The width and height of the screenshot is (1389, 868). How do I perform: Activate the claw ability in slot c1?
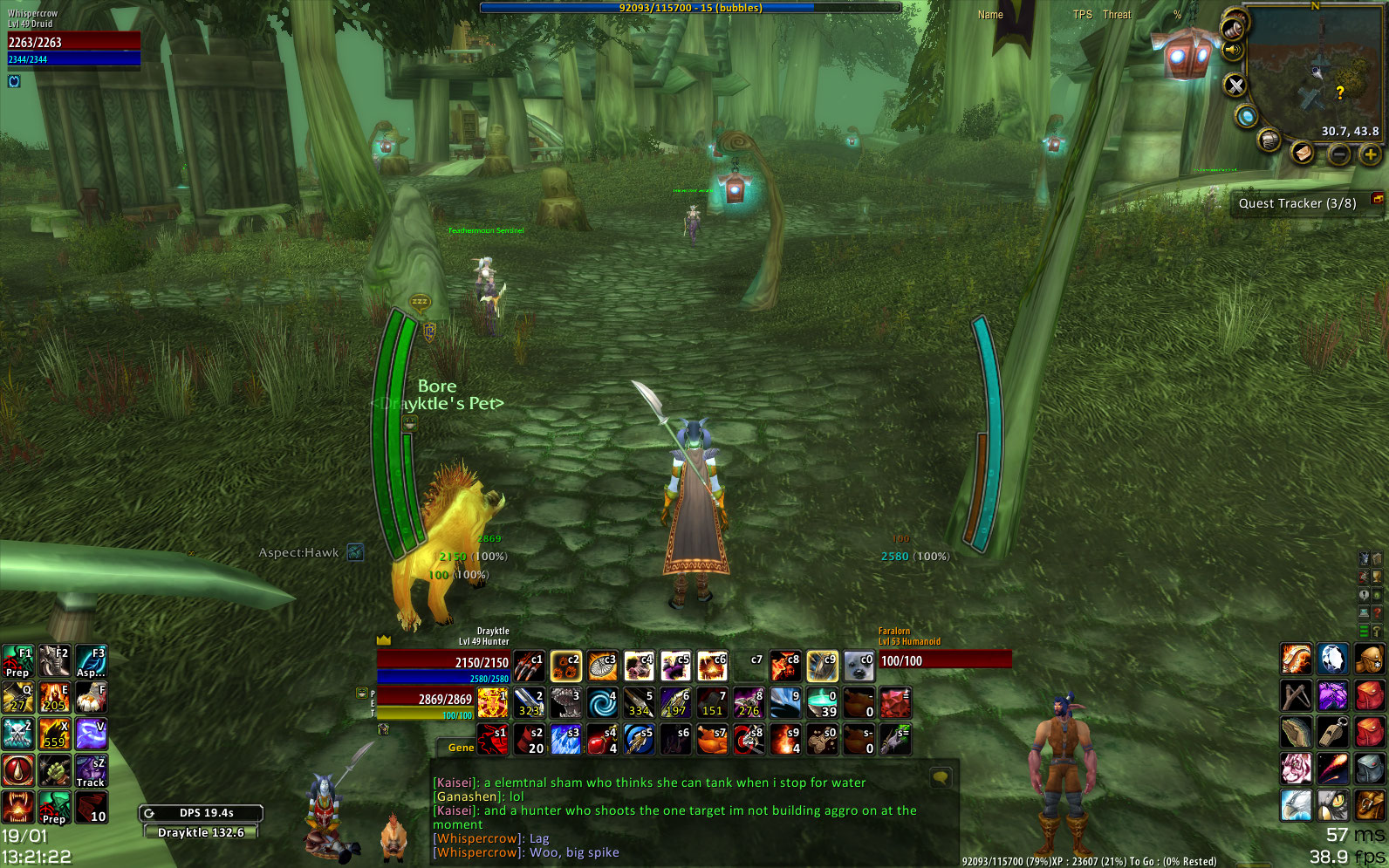click(529, 666)
